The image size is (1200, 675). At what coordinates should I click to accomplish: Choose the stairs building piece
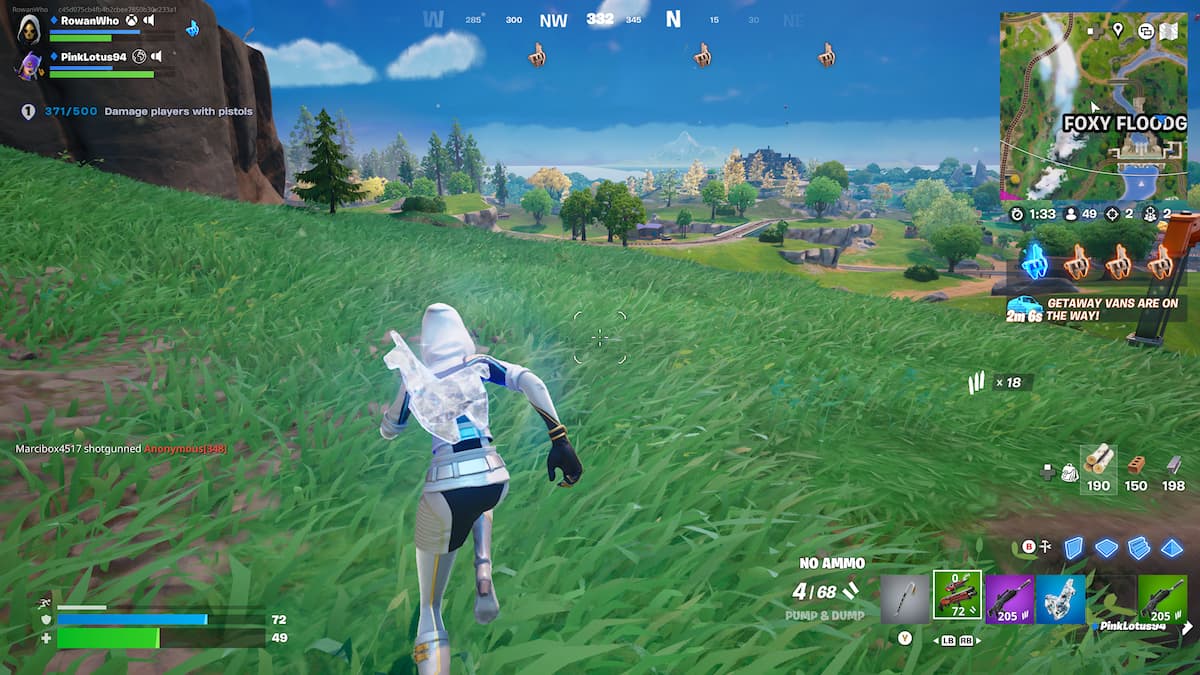tap(1139, 547)
